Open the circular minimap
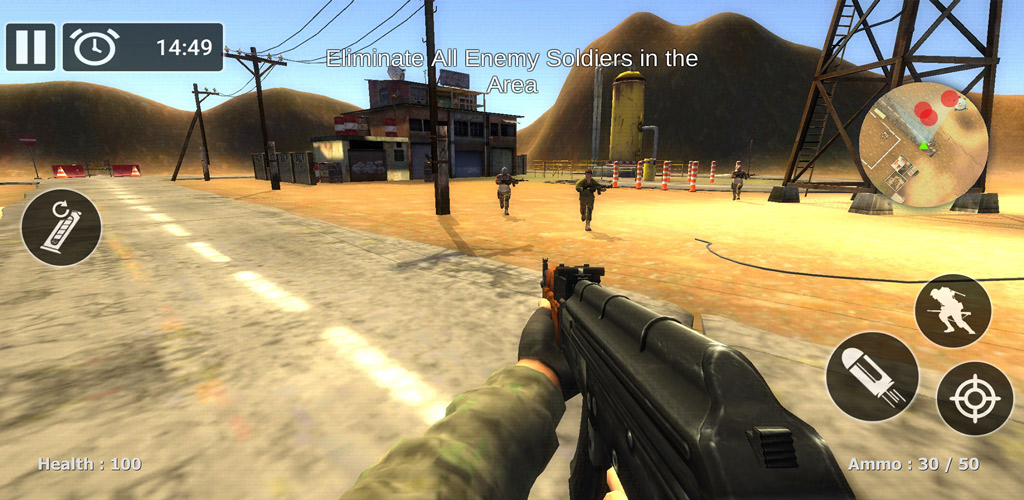Image resolution: width=1024 pixels, height=500 pixels. (923, 145)
